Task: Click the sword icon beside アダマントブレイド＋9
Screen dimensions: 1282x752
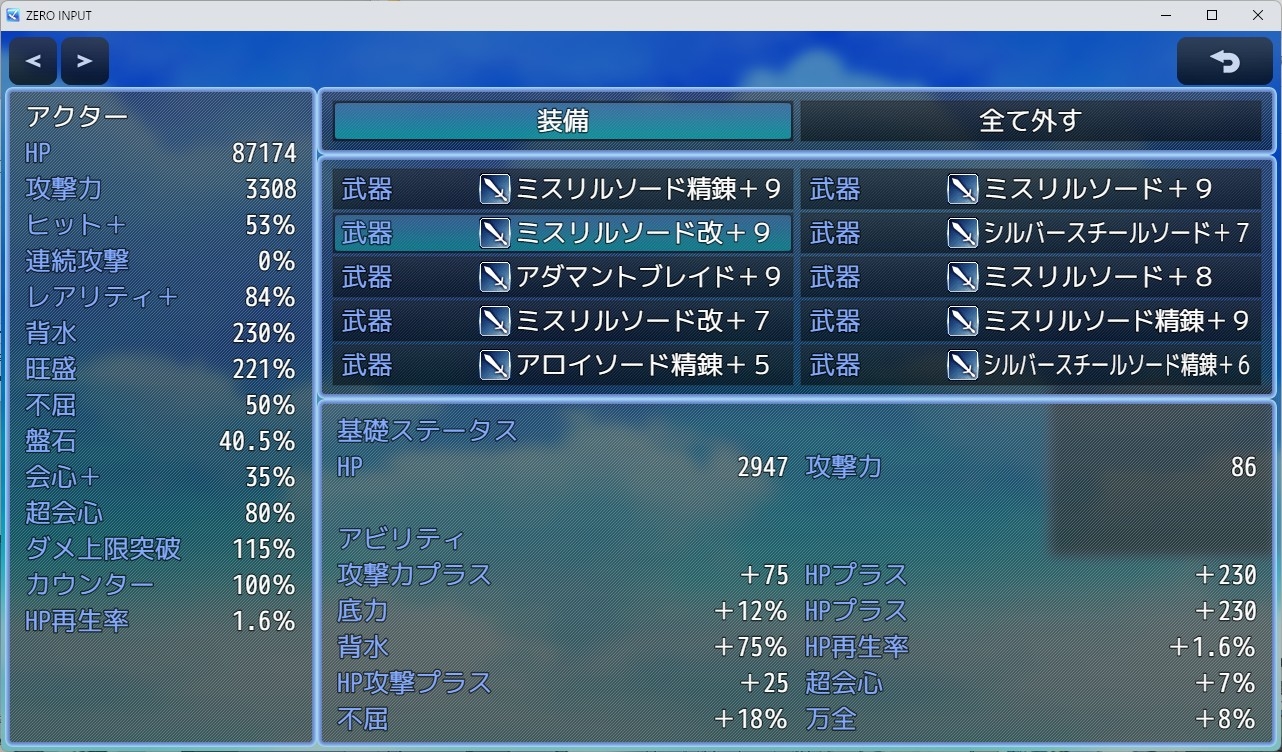Action: pos(495,277)
